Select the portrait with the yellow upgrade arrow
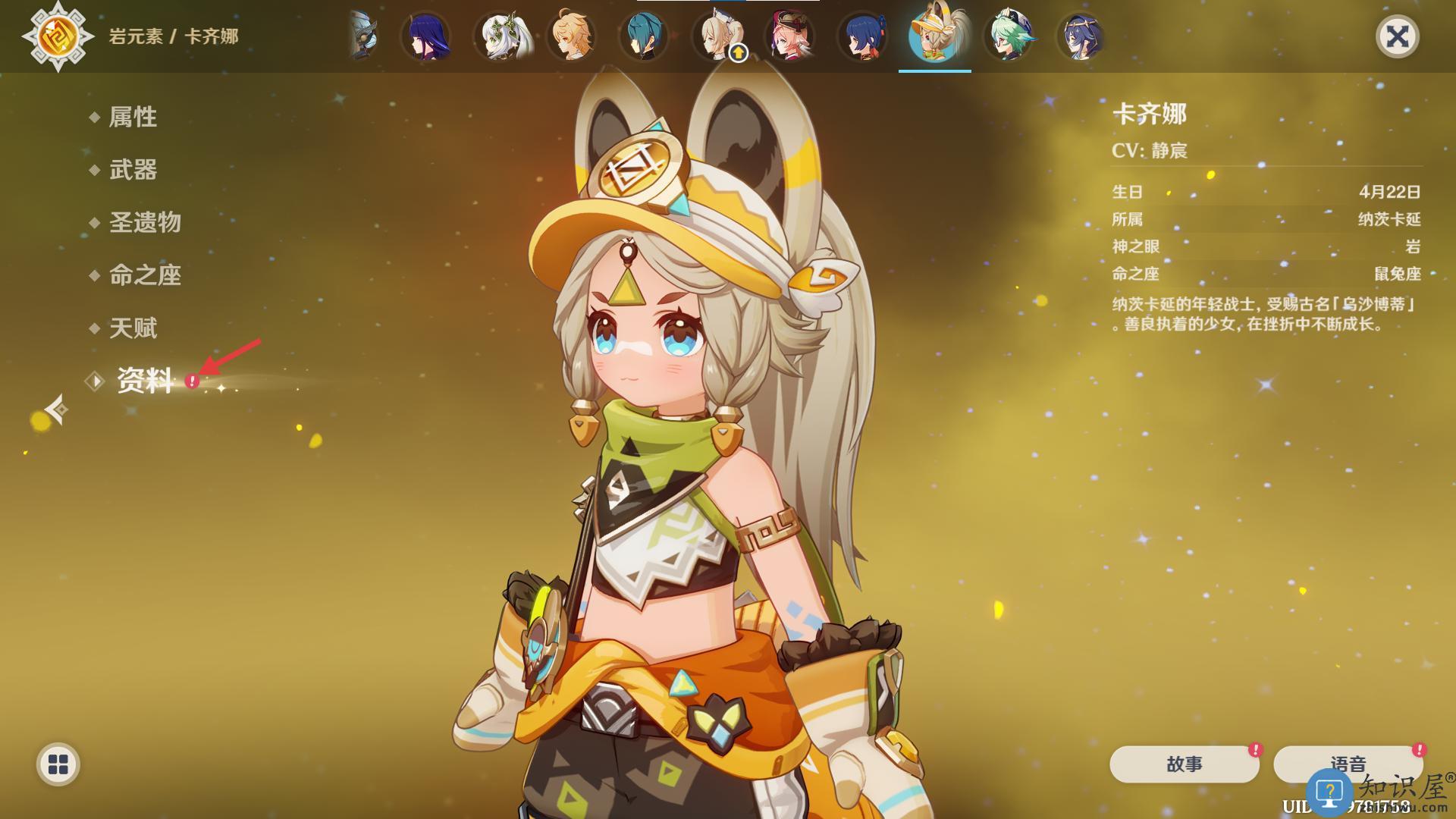The height and width of the screenshot is (819, 1456). coord(717,36)
